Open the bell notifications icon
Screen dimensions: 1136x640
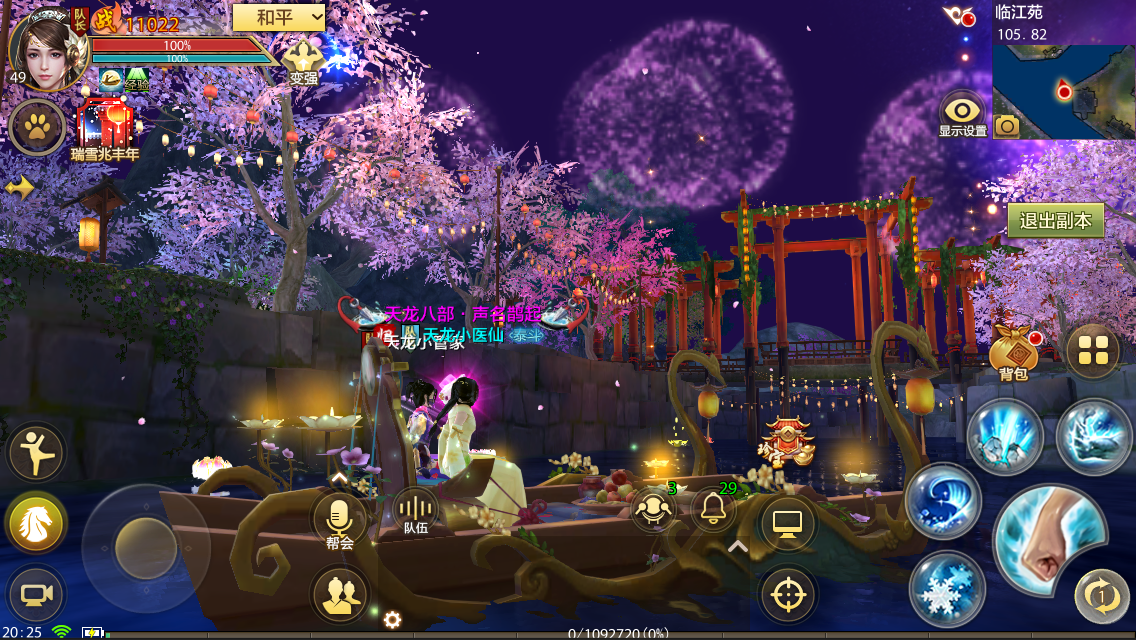point(713,510)
